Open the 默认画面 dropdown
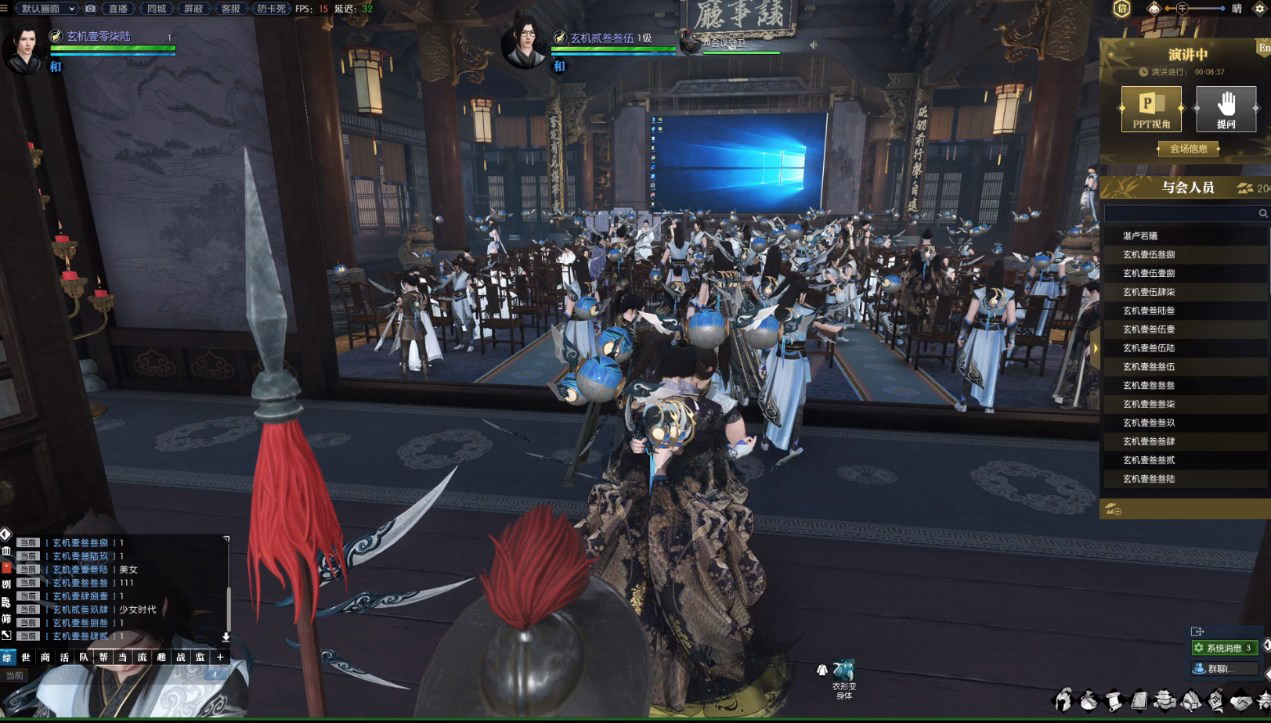This screenshot has width=1271, height=723. (x=46, y=8)
